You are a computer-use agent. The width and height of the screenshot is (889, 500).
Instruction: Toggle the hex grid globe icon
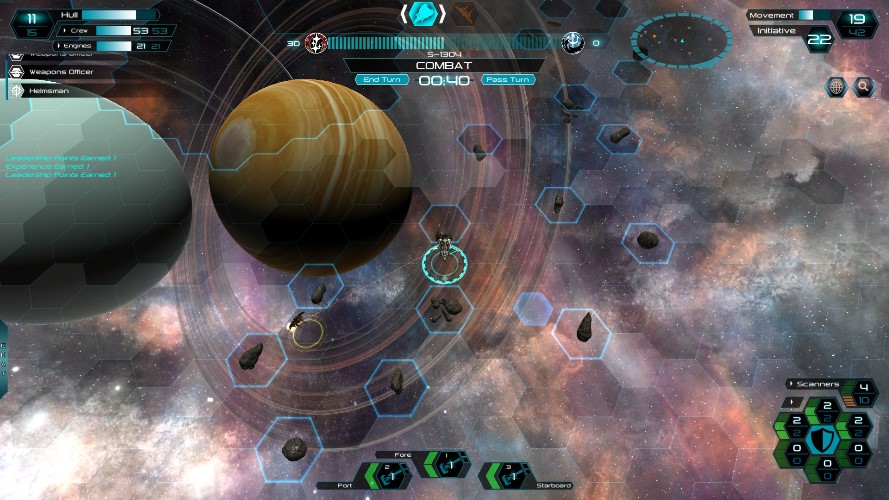[x=837, y=87]
